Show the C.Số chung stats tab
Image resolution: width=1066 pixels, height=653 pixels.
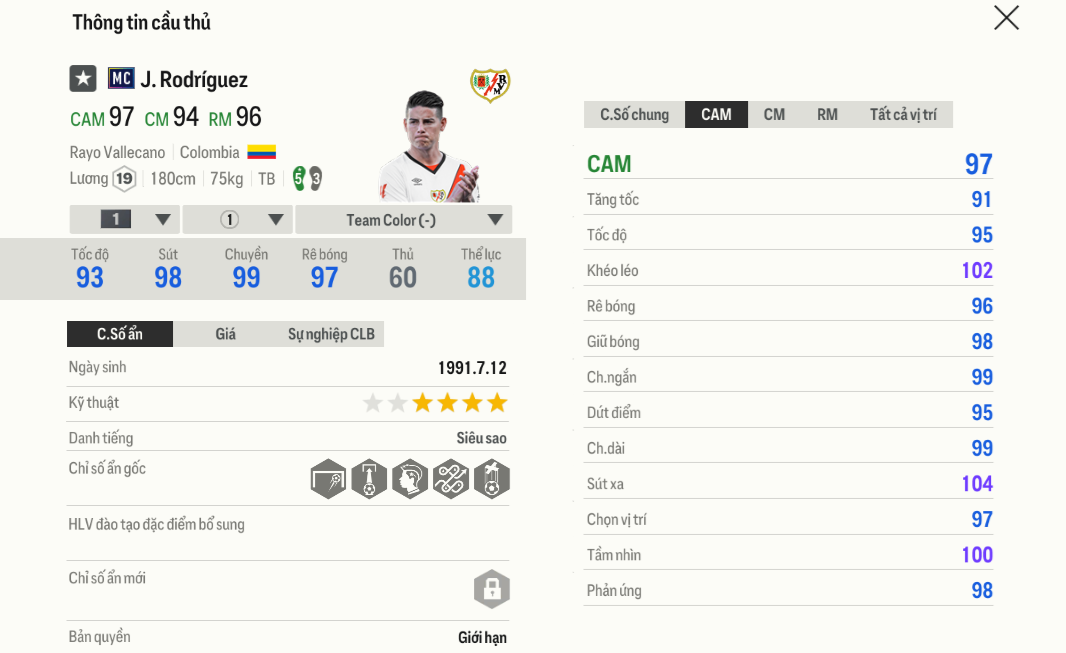[x=634, y=114]
